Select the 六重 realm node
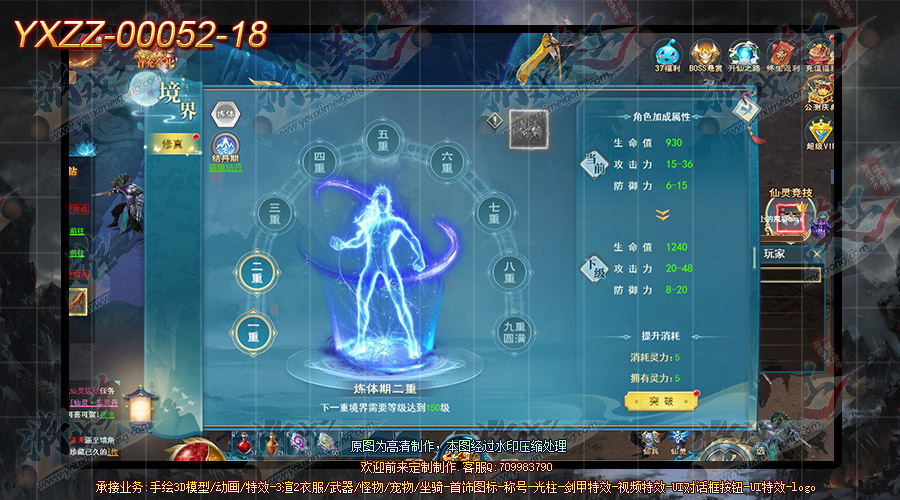 [448, 161]
